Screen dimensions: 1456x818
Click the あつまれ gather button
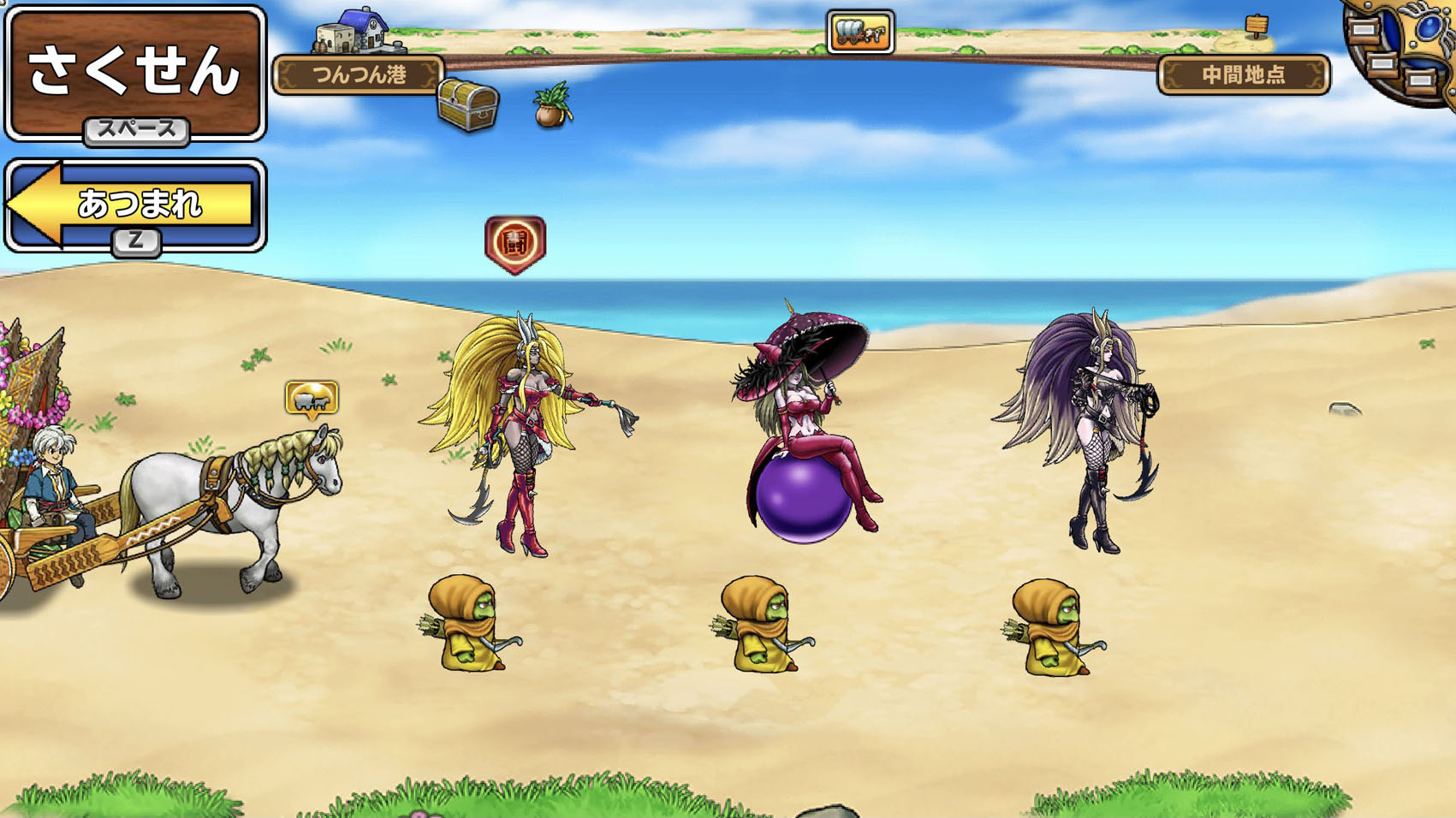coord(135,204)
